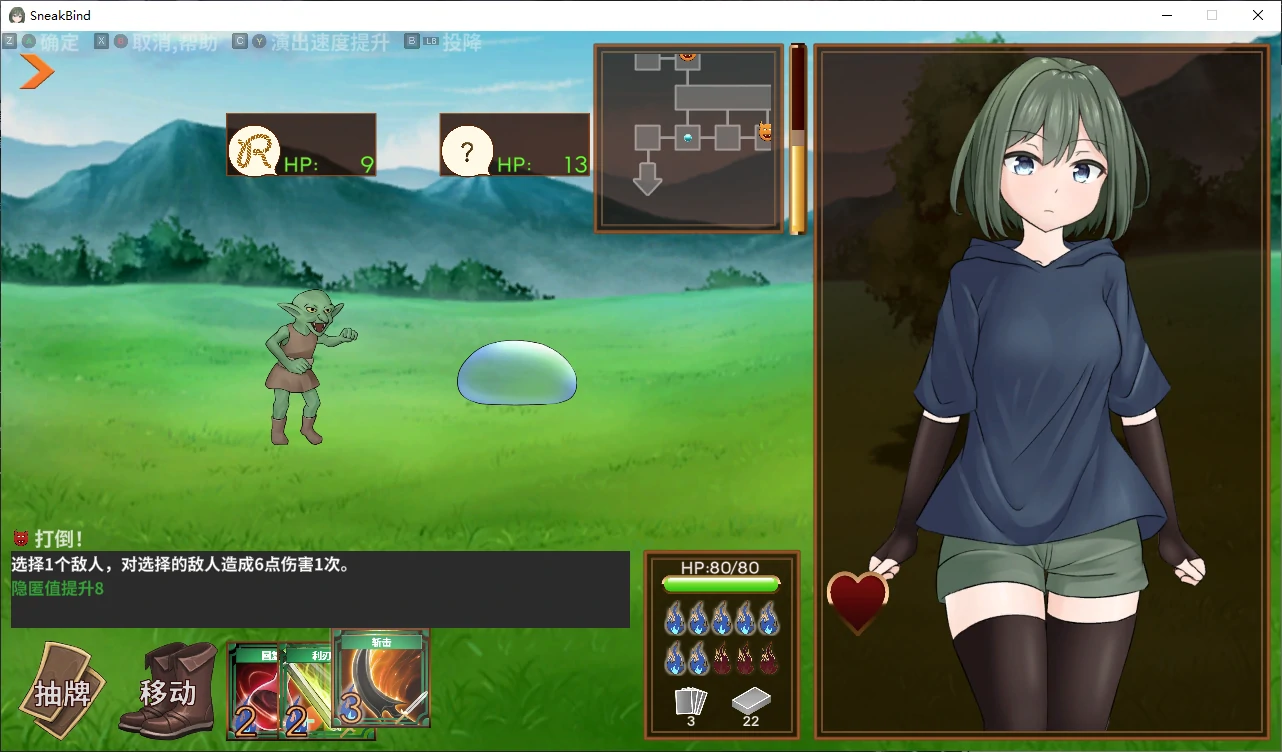Viewport: 1282px width, 752px height.
Task: Click the green HP:80/80 bar
Action: tap(722, 583)
